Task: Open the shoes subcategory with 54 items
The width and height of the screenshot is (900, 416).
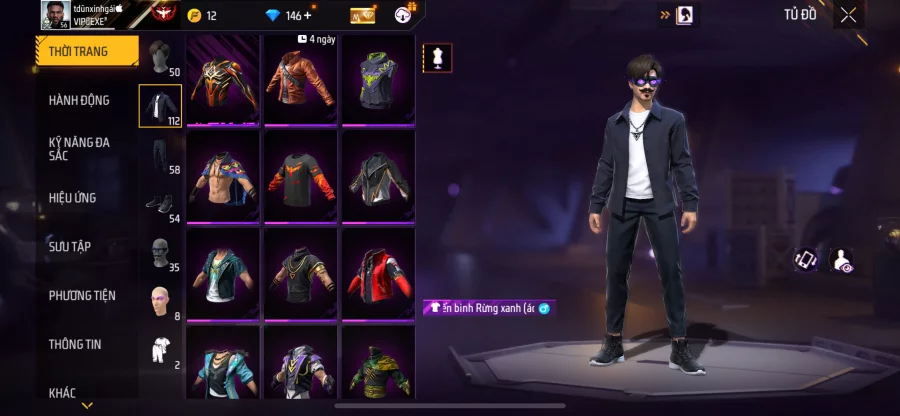Action: point(160,204)
